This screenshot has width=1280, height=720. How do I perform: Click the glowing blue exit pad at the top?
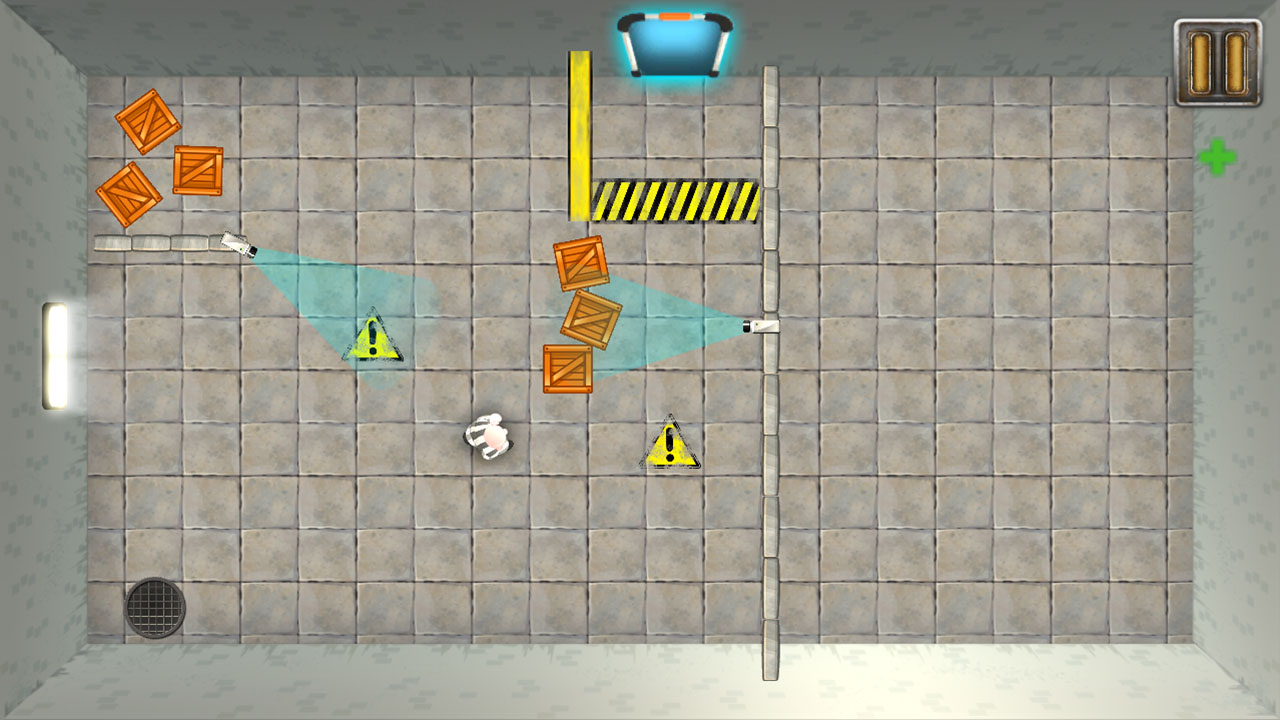[674, 45]
